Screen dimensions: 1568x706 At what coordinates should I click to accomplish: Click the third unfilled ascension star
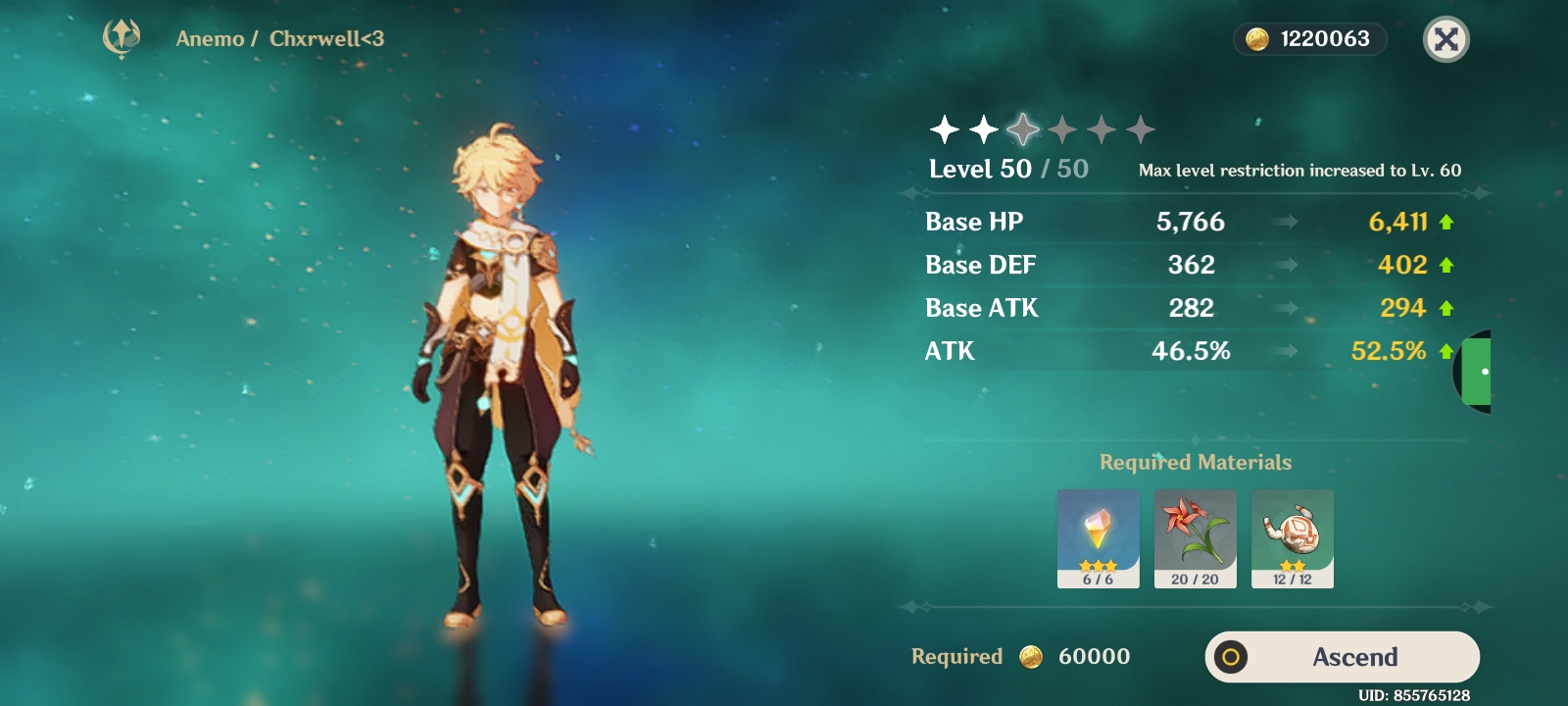pyautogui.click(x=1023, y=128)
